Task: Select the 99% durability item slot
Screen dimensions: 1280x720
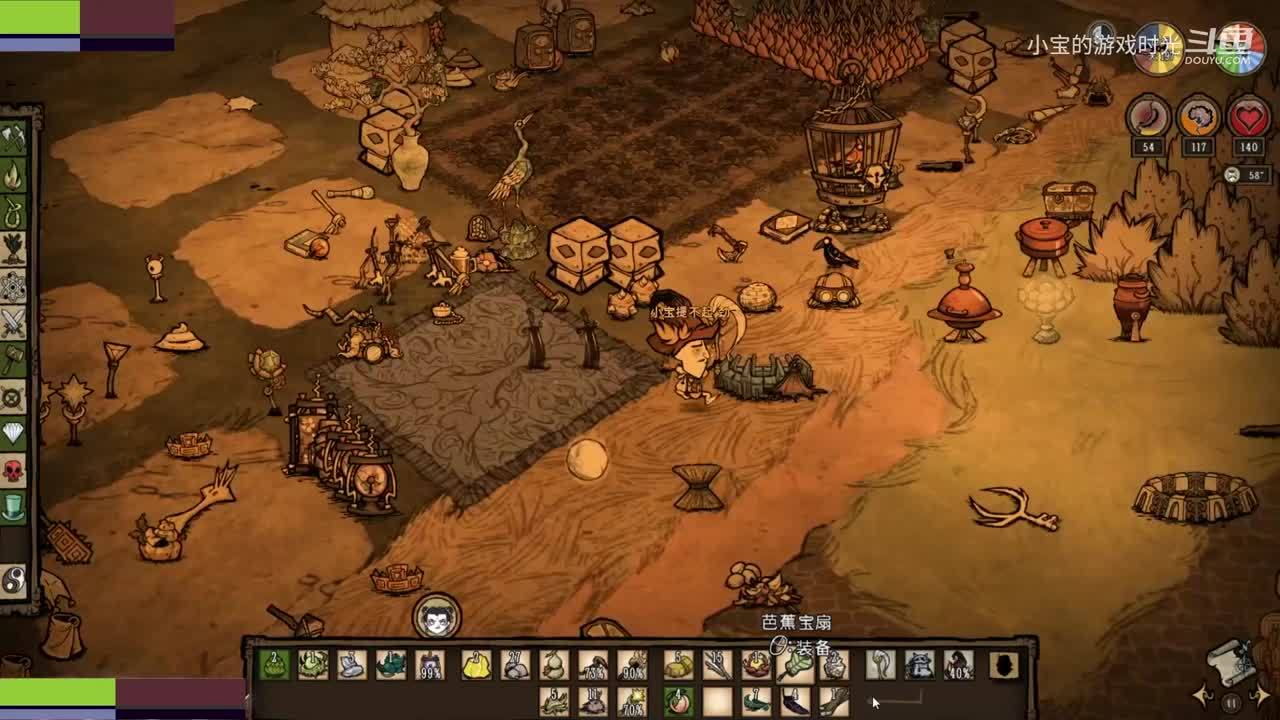Action: coord(430,664)
